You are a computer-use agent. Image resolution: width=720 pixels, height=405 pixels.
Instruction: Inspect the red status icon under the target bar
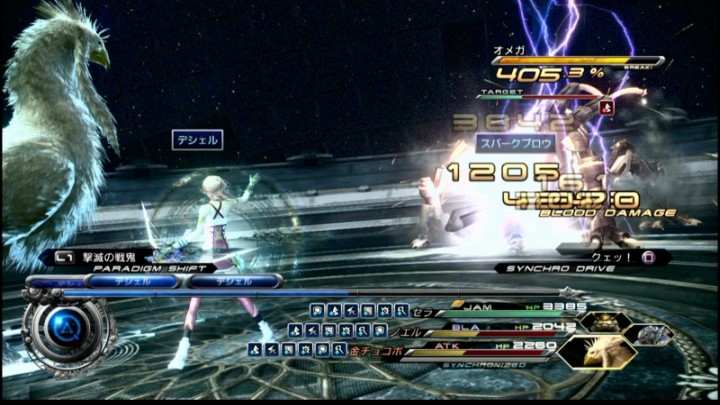(x=606, y=105)
